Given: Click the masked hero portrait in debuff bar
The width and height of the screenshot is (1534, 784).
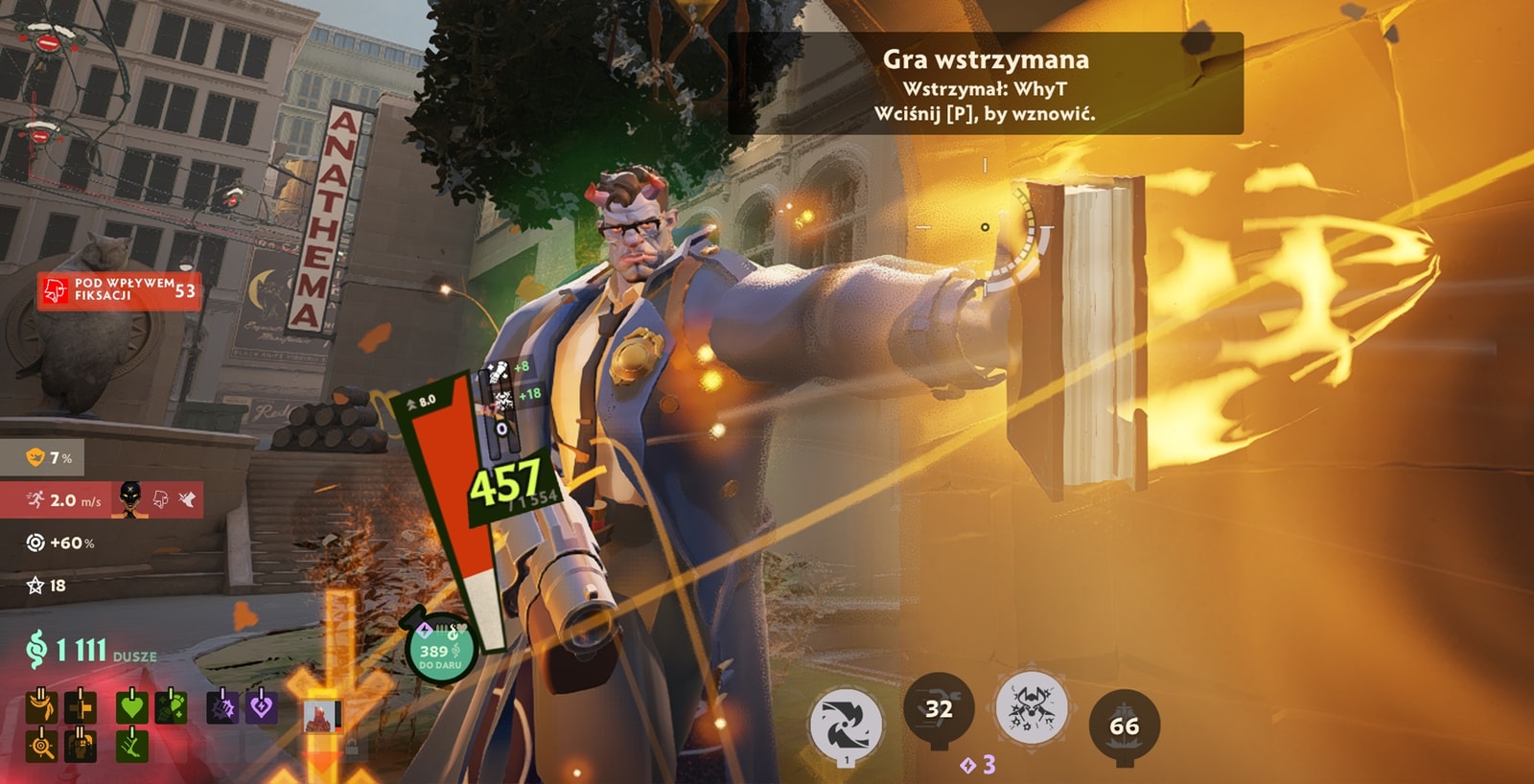Looking at the screenshot, I should (130, 499).
